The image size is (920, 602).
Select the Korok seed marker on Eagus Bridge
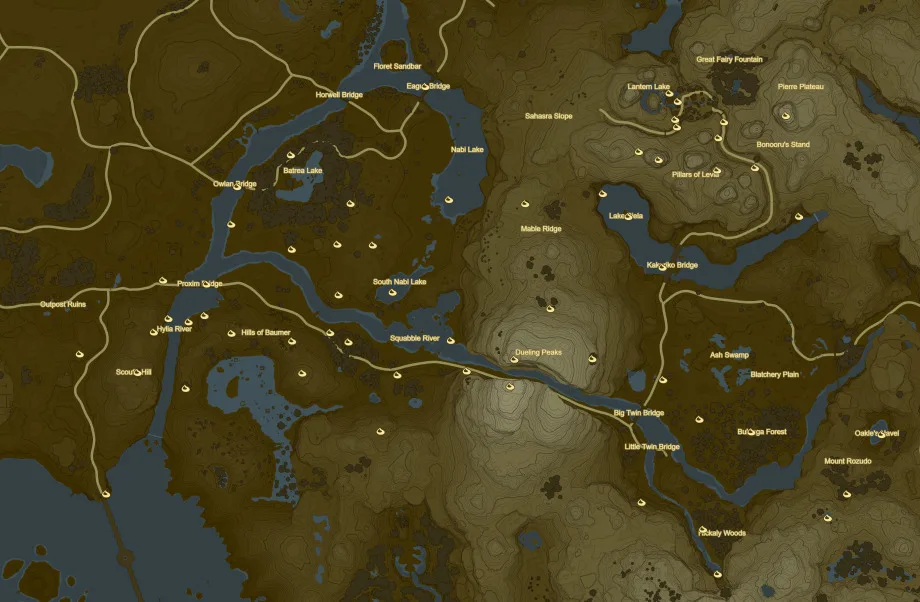click(427, 87)
